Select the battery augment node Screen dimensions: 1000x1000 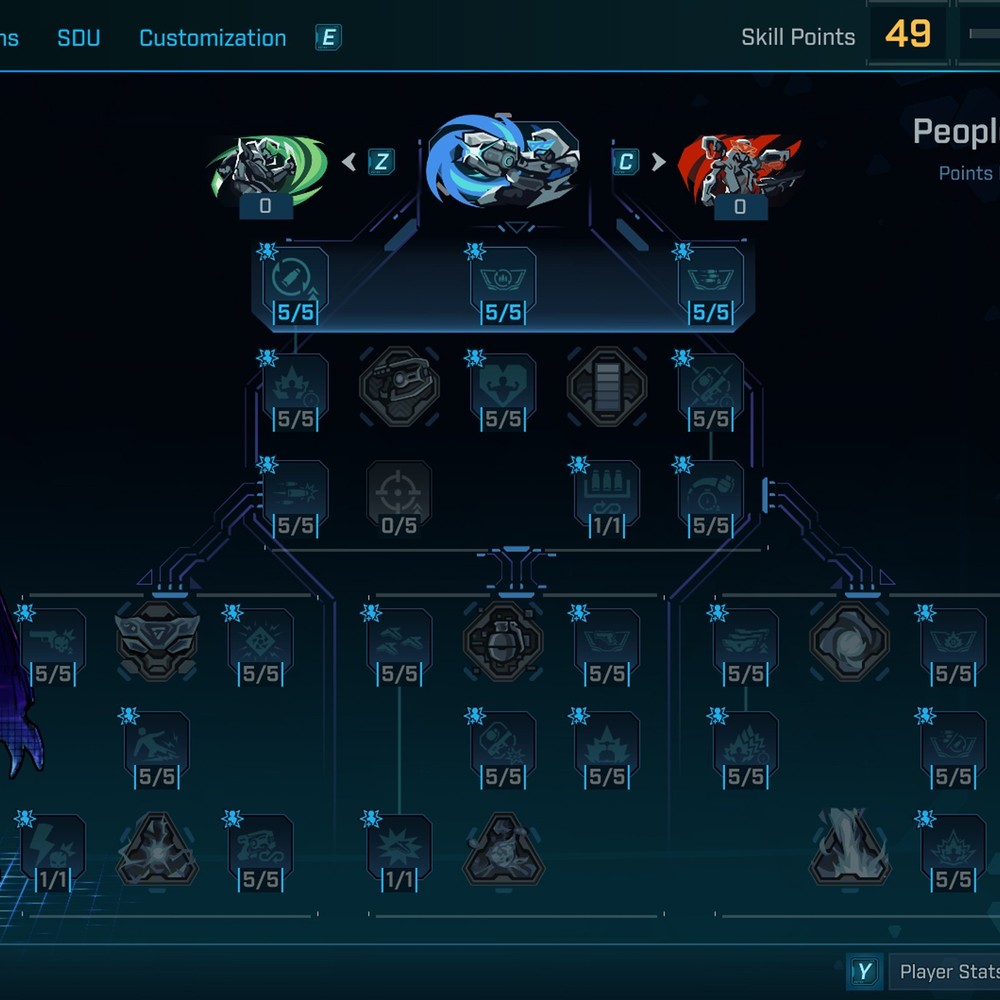(x=607, y=386)
